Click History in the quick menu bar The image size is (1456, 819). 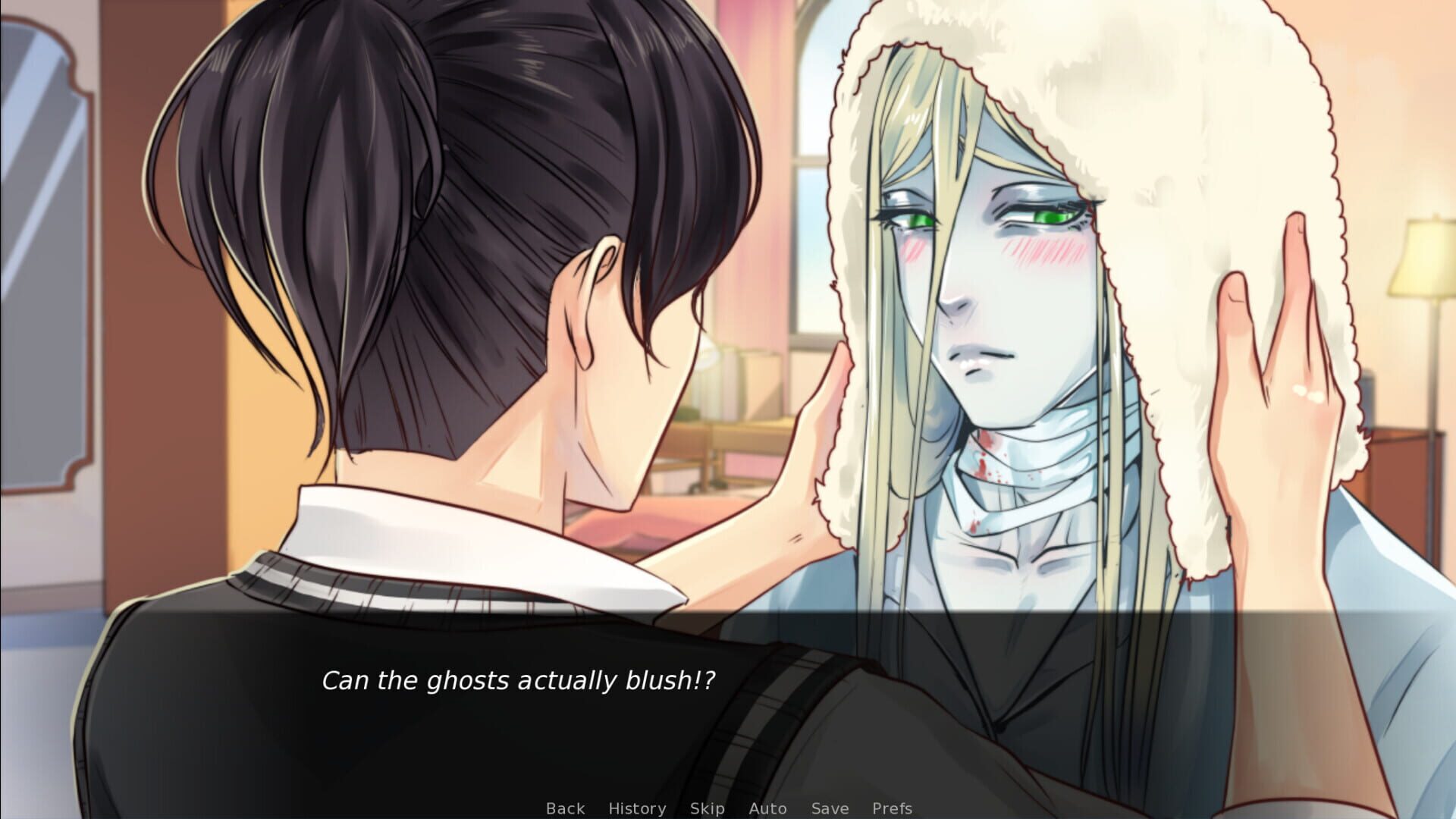pos(637,808)
